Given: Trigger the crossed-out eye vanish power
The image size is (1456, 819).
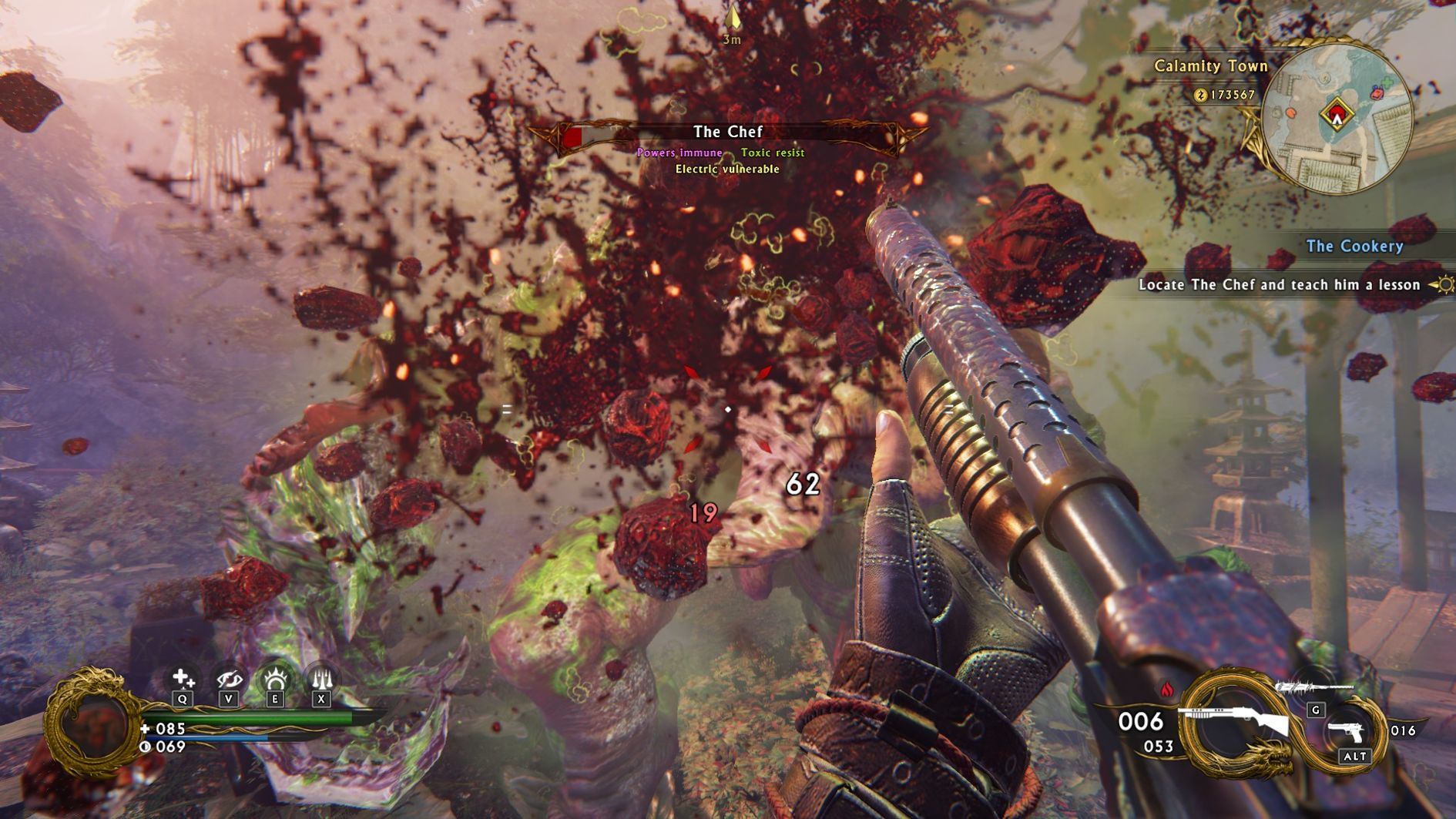Looking at the screenshot, I should point(229,679).
